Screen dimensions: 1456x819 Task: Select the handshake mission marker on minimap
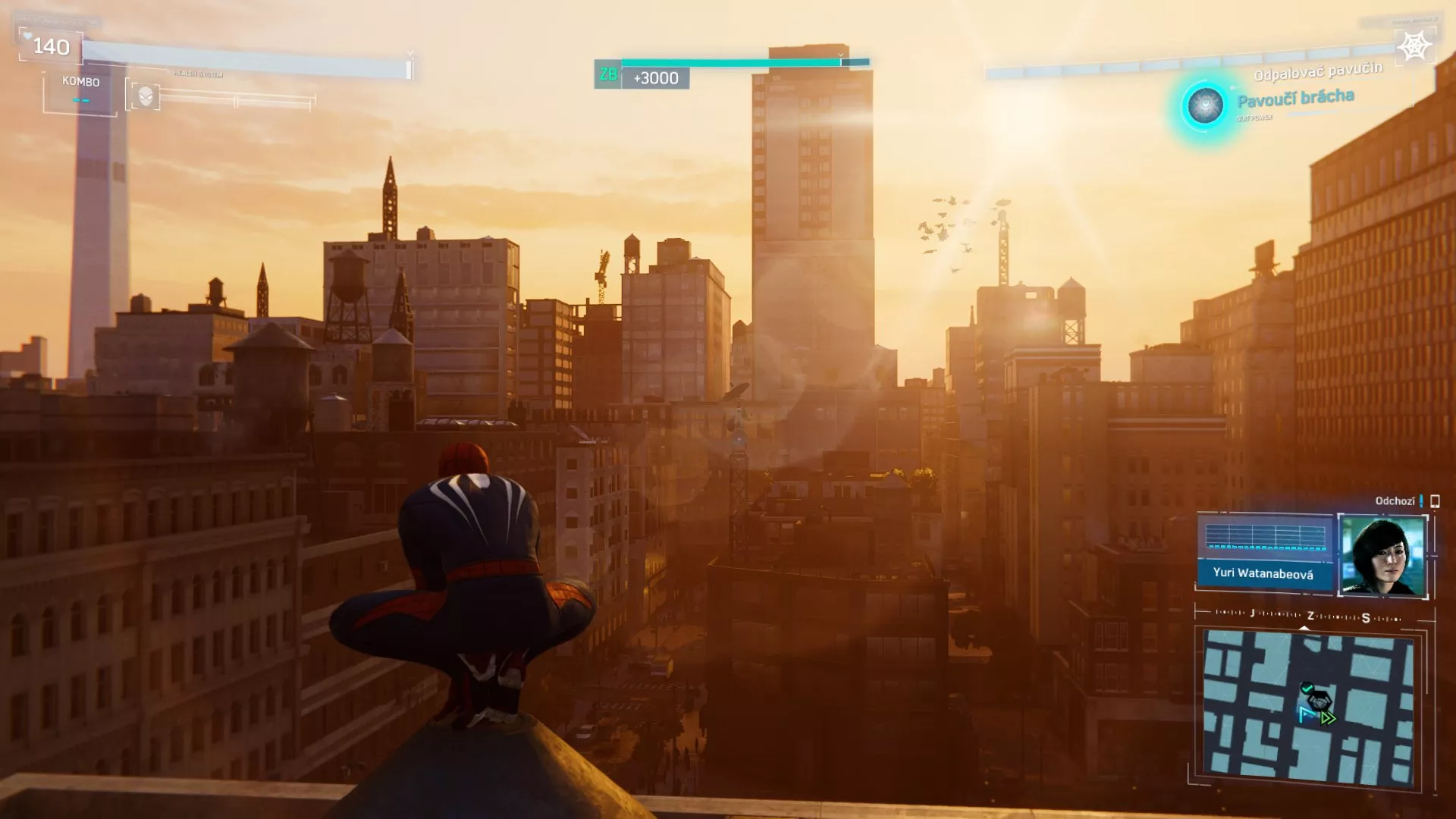coord(1319,699)
